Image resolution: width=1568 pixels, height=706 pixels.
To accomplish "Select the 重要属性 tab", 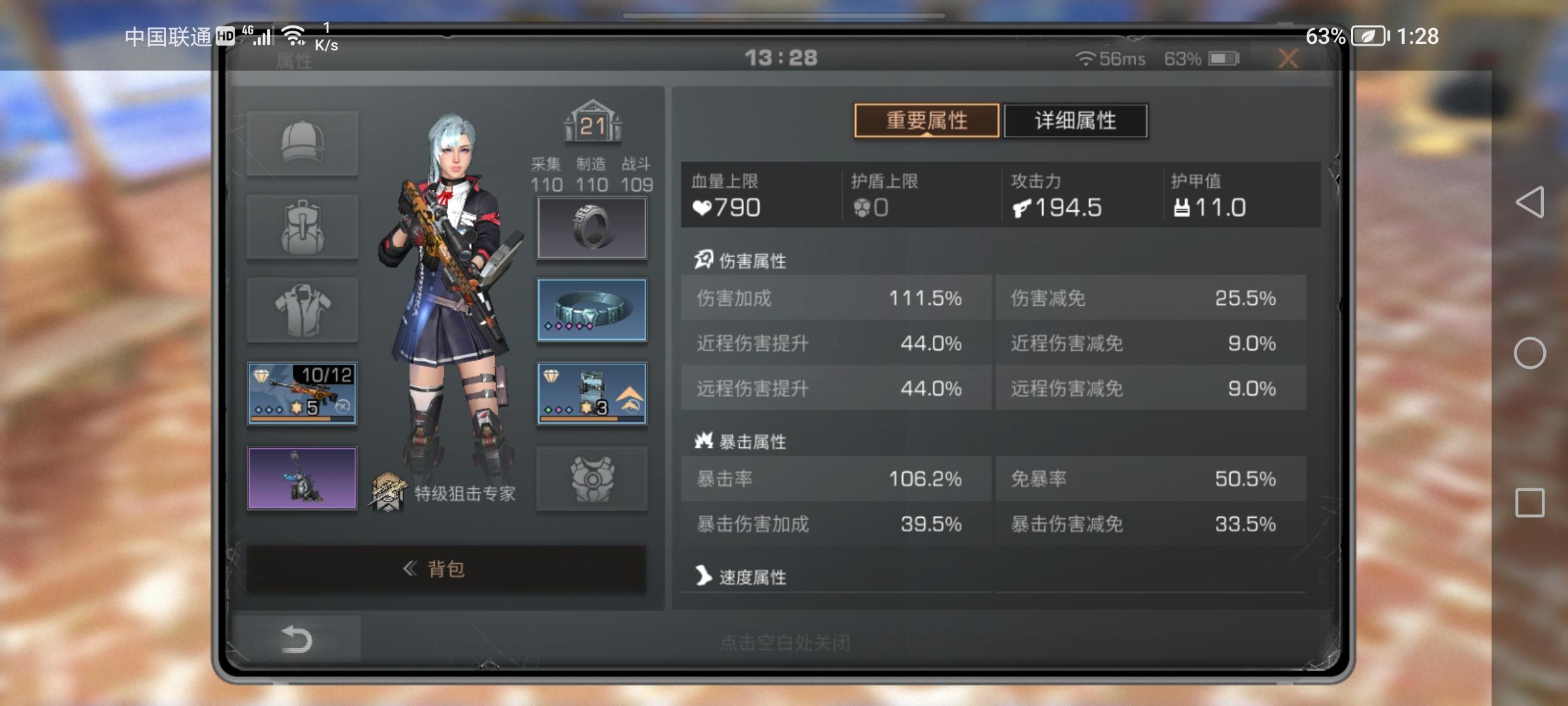I will point(926,120).
